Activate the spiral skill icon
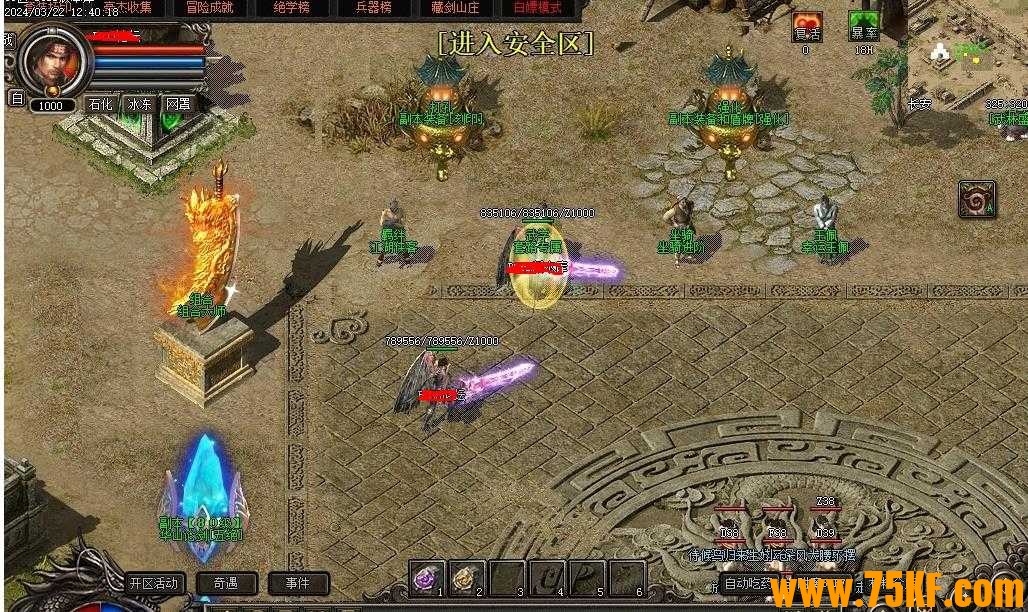This screenshot has height=612, width=1028. point(976,199)
